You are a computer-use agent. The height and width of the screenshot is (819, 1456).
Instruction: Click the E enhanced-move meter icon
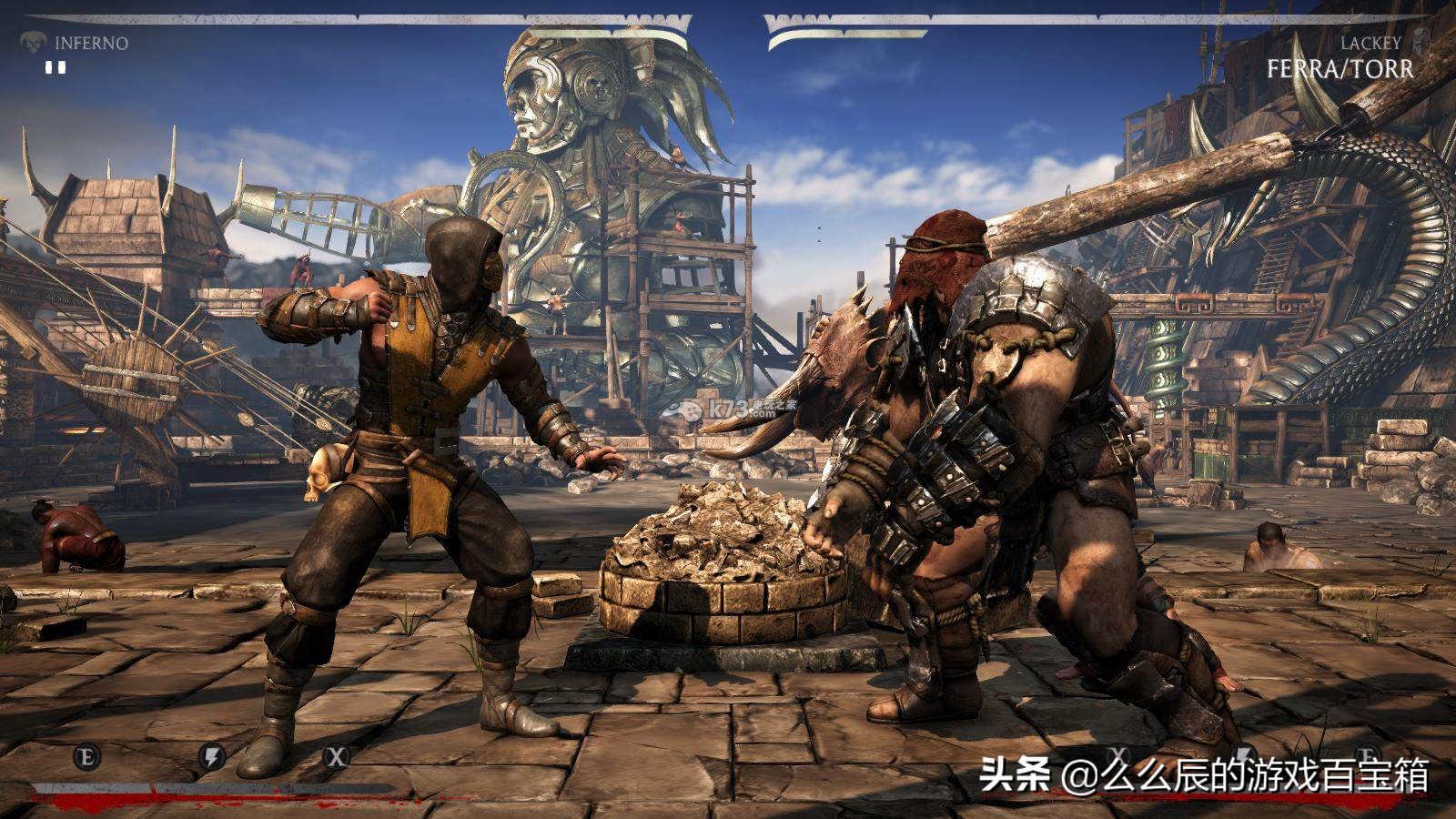pyautogui.click(x=86, y=755)
